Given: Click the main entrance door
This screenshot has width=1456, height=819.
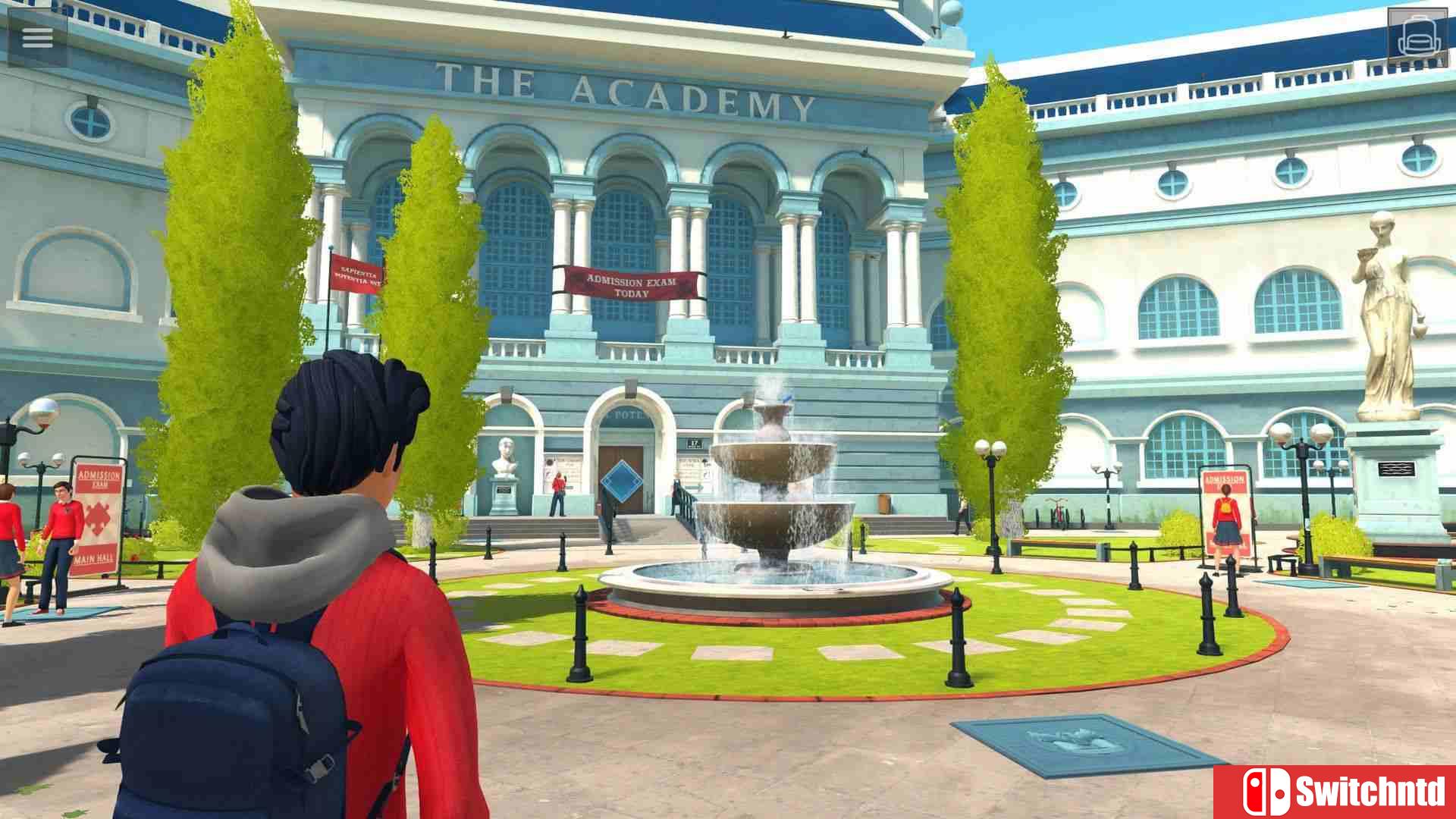Looking at the screenshot, I should pos(622,455).
